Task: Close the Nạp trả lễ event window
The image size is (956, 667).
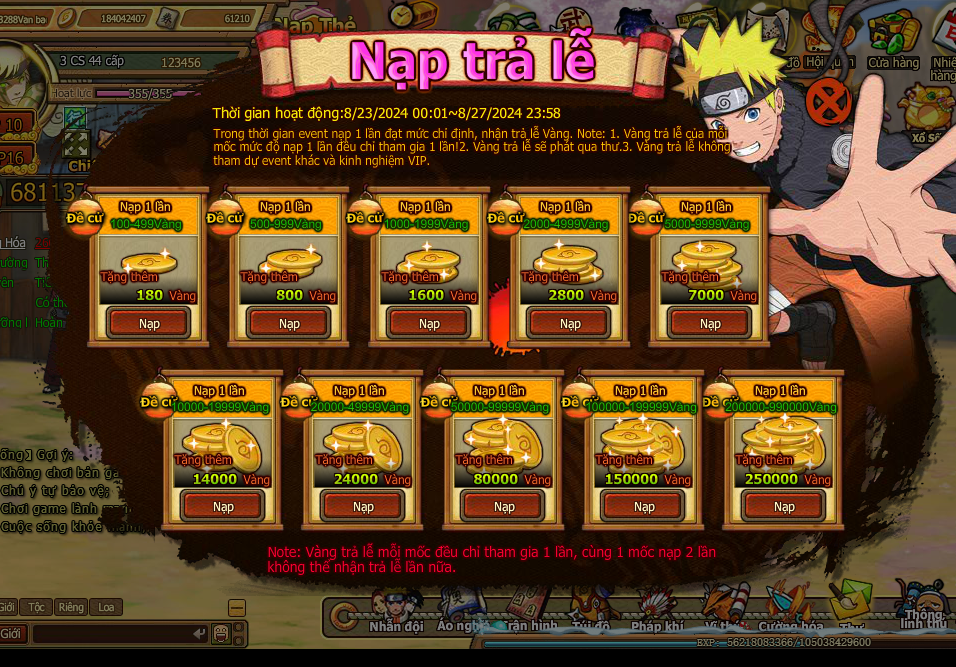Action: (x=828, y=101)
